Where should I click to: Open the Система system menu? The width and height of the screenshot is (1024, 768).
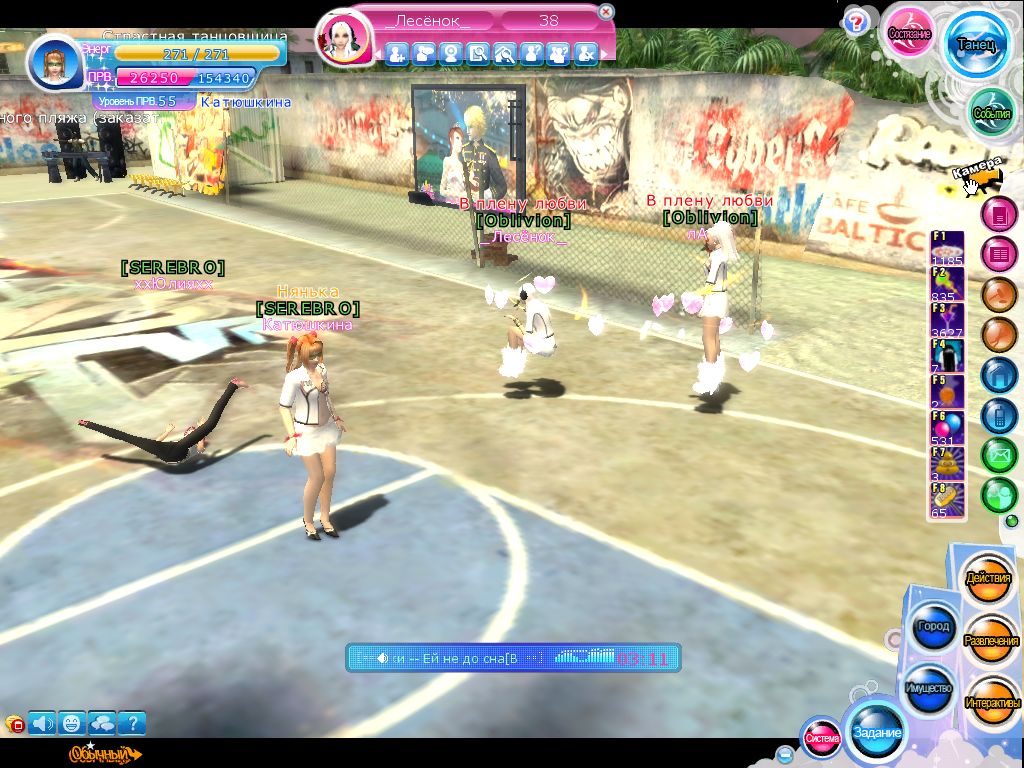point(822,739)
